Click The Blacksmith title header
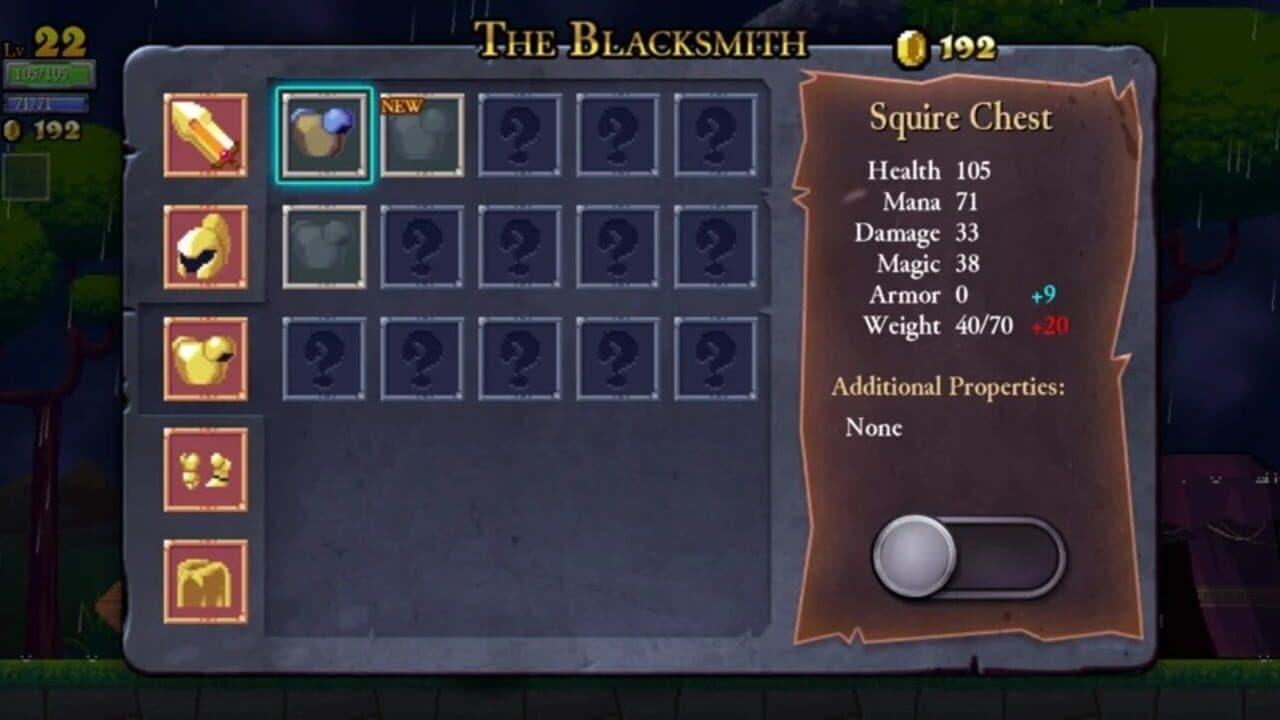Viewport: 1280px width, 720px height. click(x=640, y=42)
